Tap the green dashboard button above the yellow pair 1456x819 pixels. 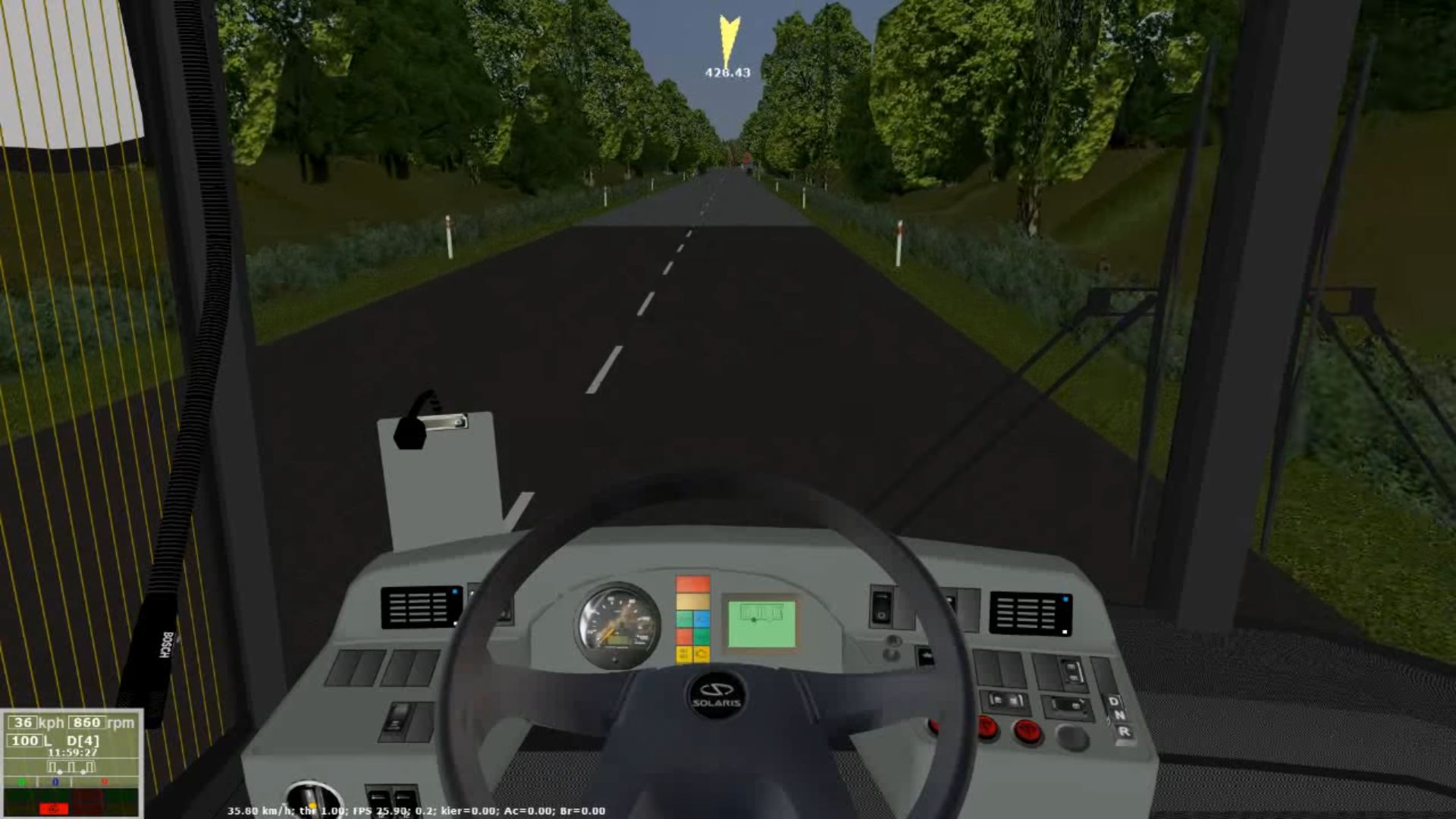point(702,637)
